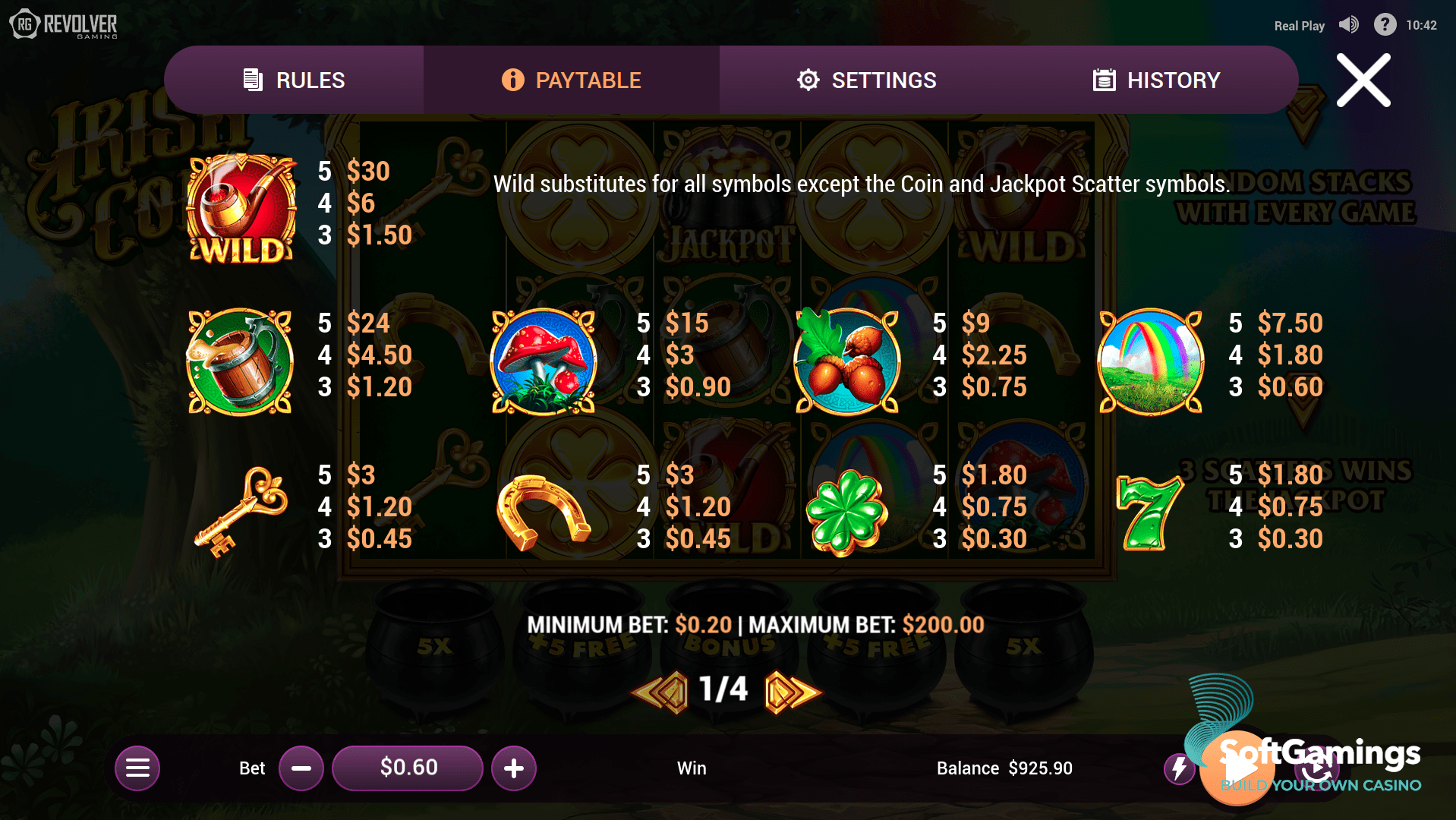Open help via the question mark icon

[x=1385, y=25]
